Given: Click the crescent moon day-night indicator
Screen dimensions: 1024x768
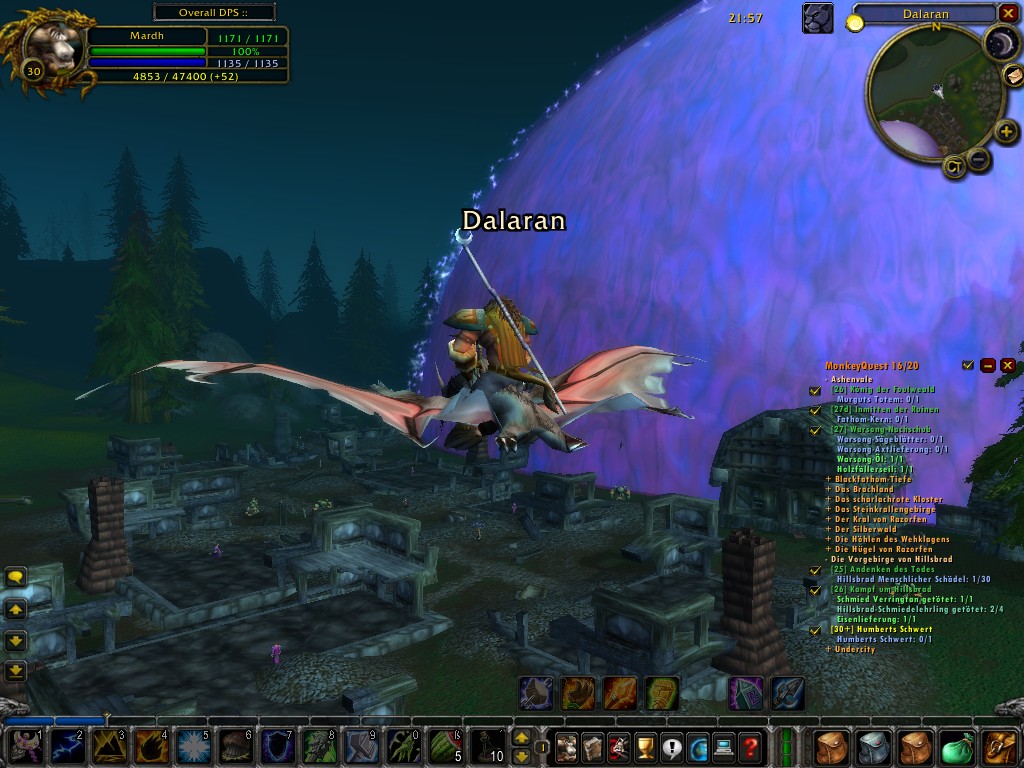Looking at the screenshot, I should click(999, 42).
